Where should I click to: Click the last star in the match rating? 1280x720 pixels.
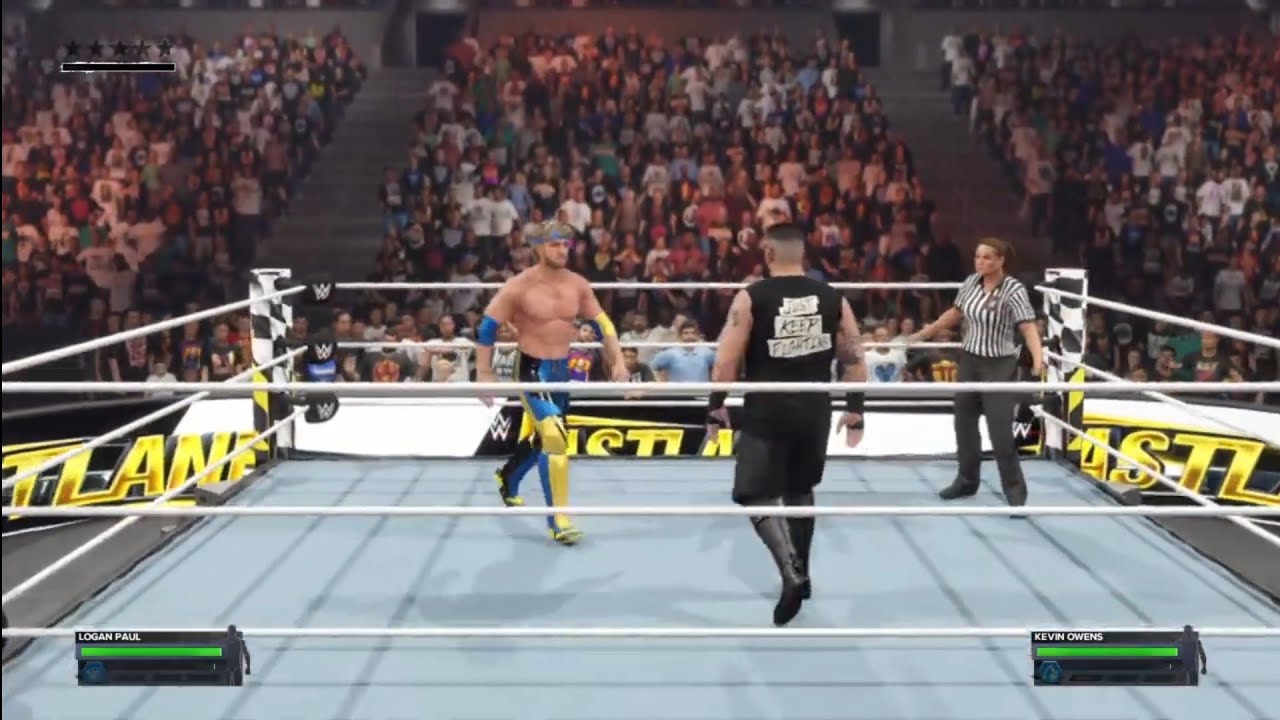tap(165, 47)
